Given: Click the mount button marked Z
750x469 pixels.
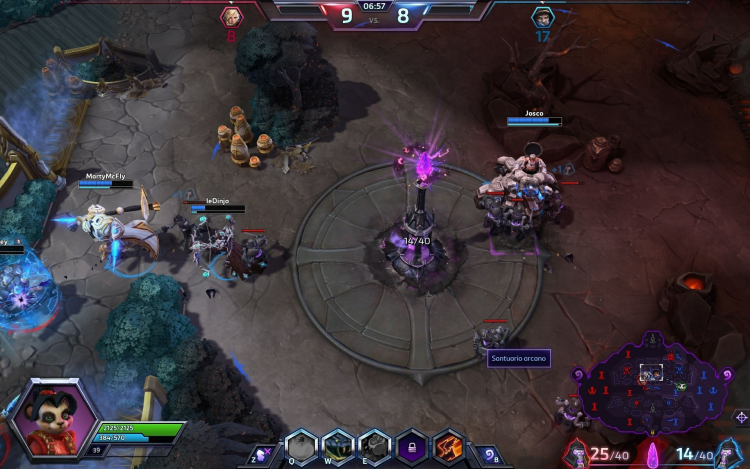Looking at the screenshot, I should coord(263,453).
